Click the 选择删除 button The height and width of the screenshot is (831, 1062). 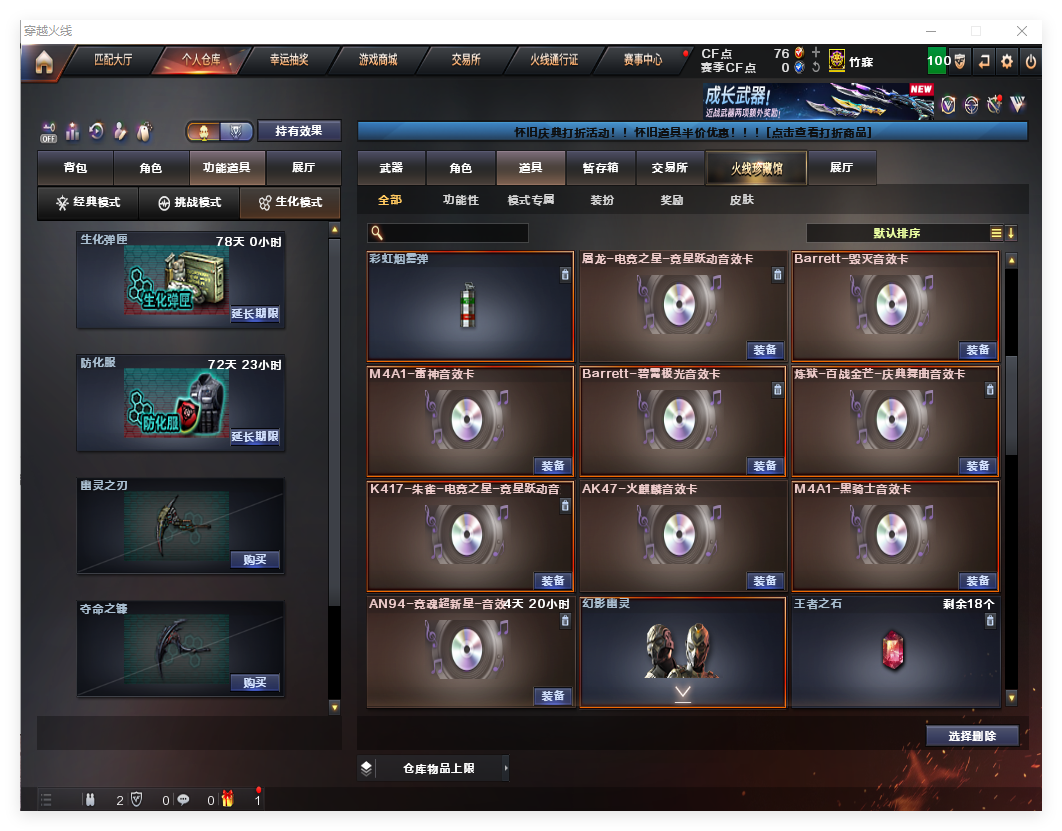tap(971, 736)
